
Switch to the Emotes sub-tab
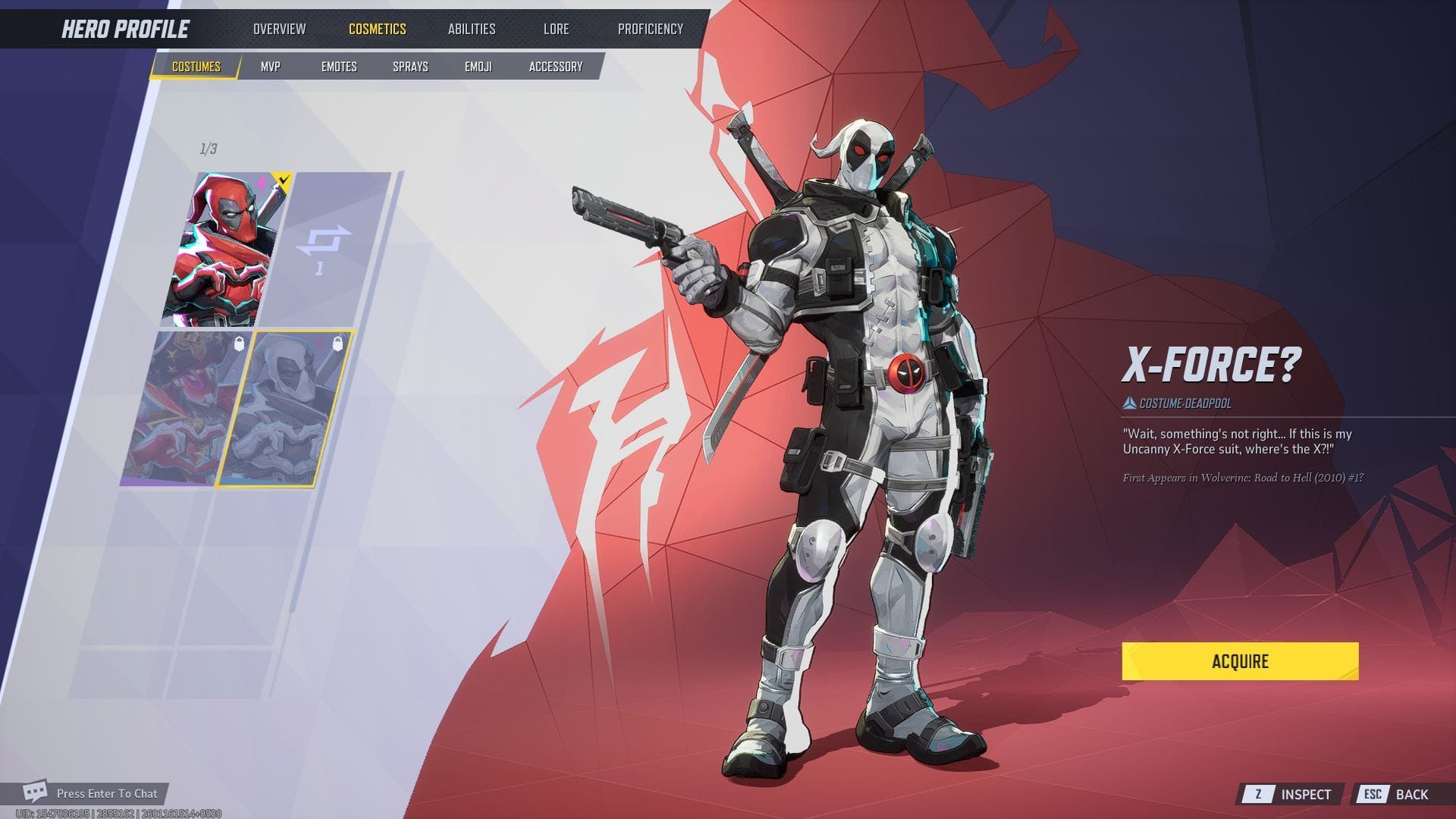[x=339, y=67]
